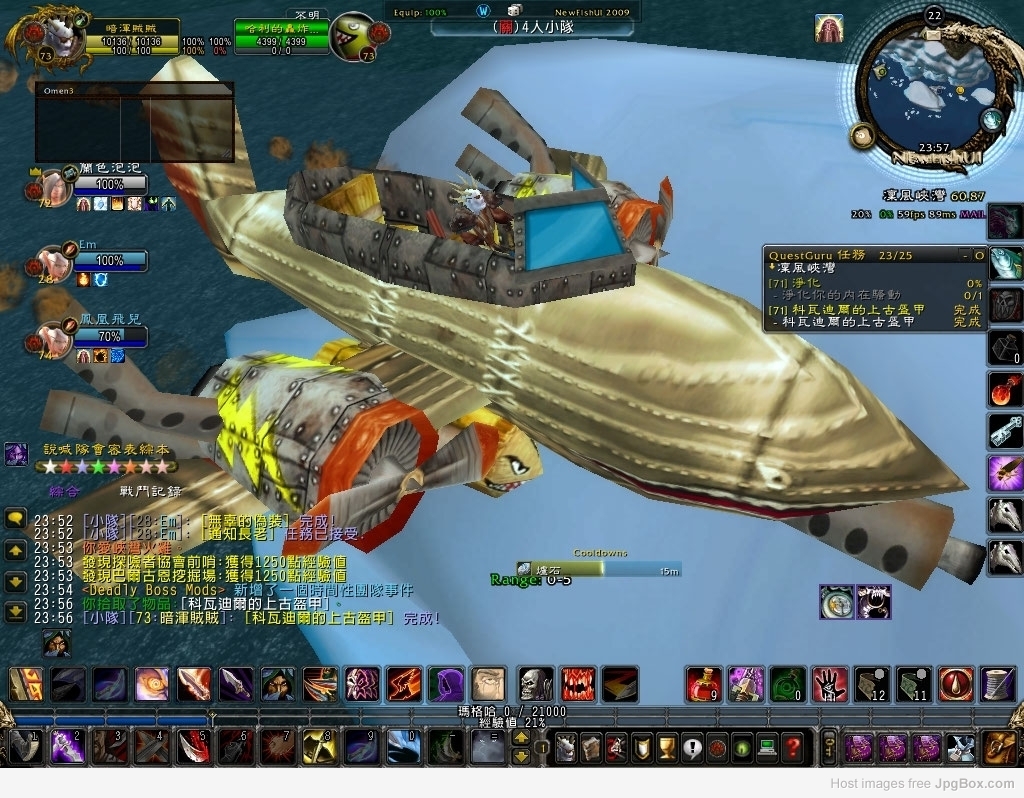Use the thread spool item slot
This screenshot has height=798, width=1024.
point(998,684)
